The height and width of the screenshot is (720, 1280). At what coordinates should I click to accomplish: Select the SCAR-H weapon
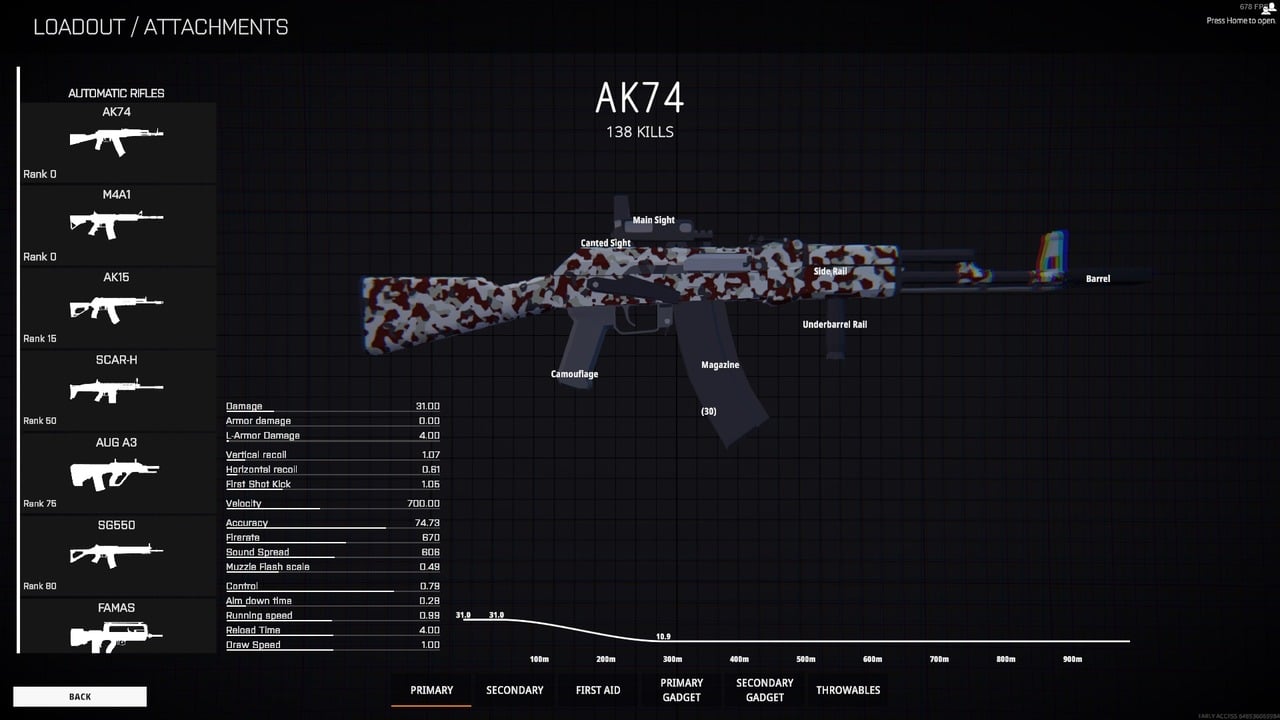pyautogui.click(x=116, y=388)
